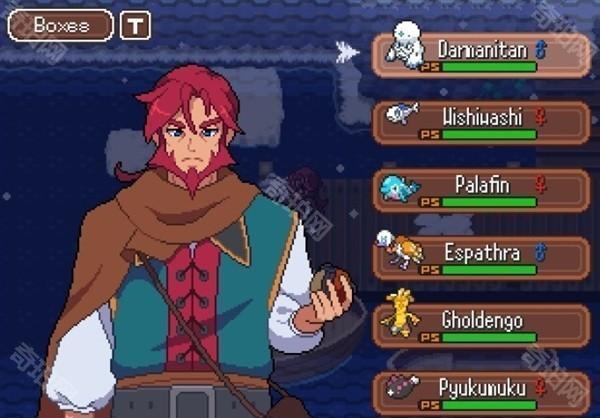This screenshot has height=418, width=600.
Task: Pick the Palafin party slot
Action: tap(481, 190)
